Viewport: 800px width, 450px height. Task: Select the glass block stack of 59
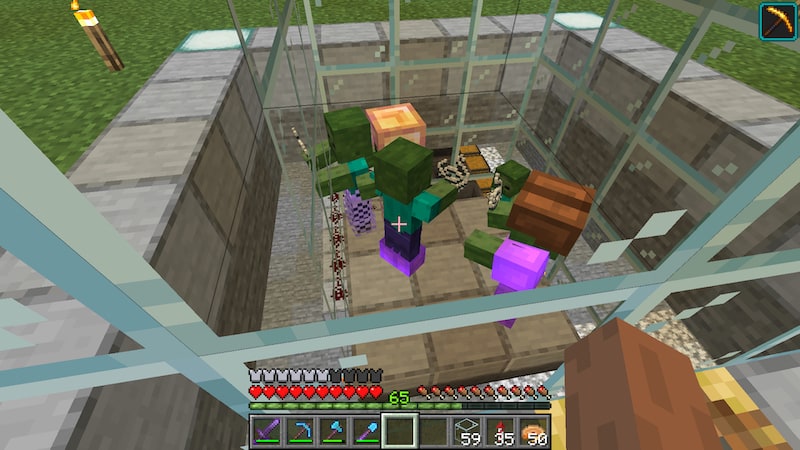coord(467,430)
